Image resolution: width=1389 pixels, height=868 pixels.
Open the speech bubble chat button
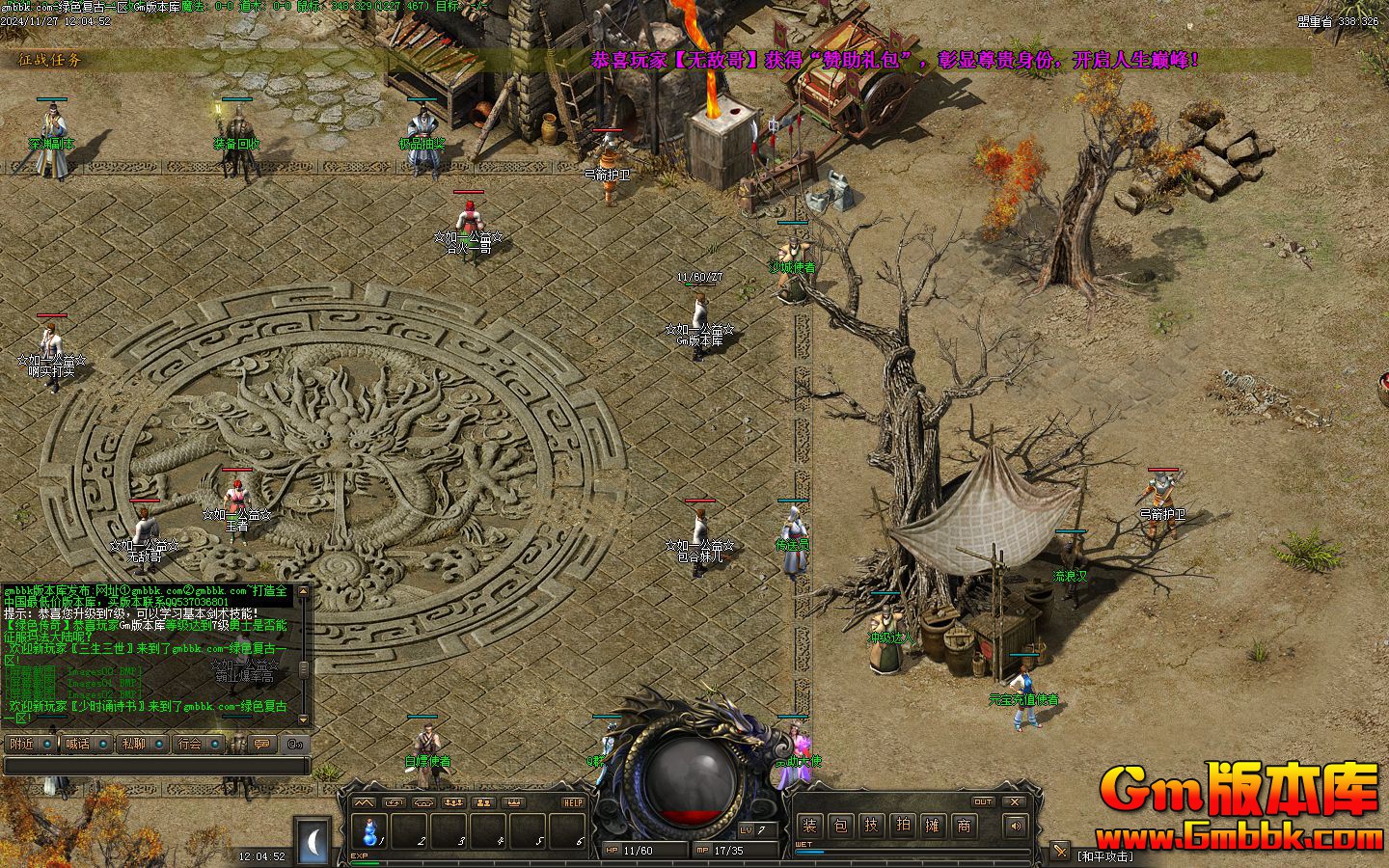coord(262,744)
